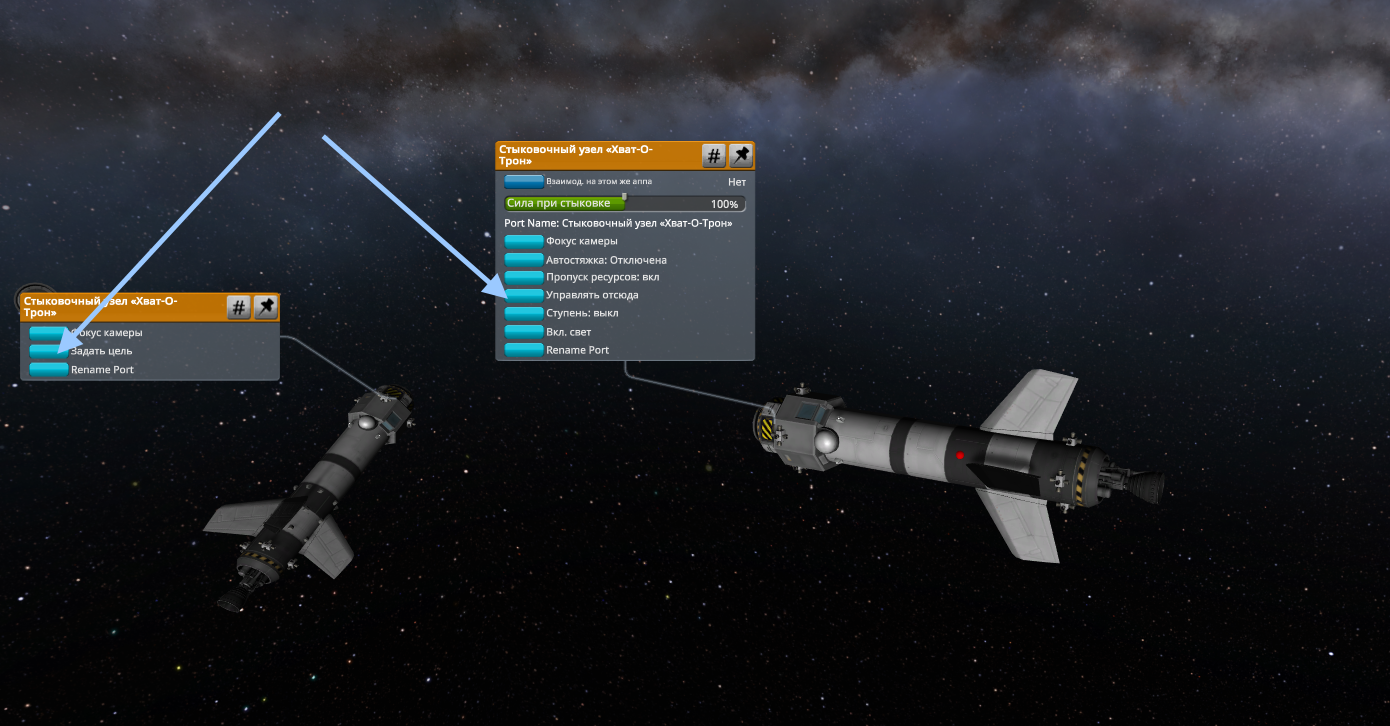
Task: Click the Сила при стыковке slider
Action: pyautogui.click(x=624, y=204)
